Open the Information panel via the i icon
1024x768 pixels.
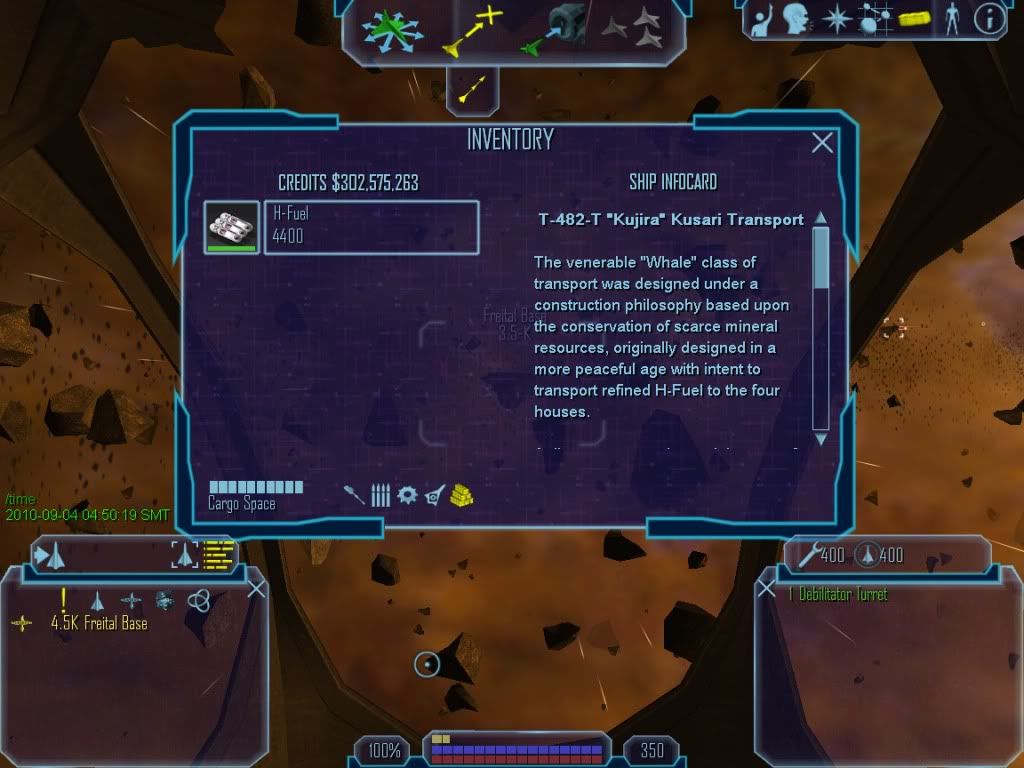[988, 19]
